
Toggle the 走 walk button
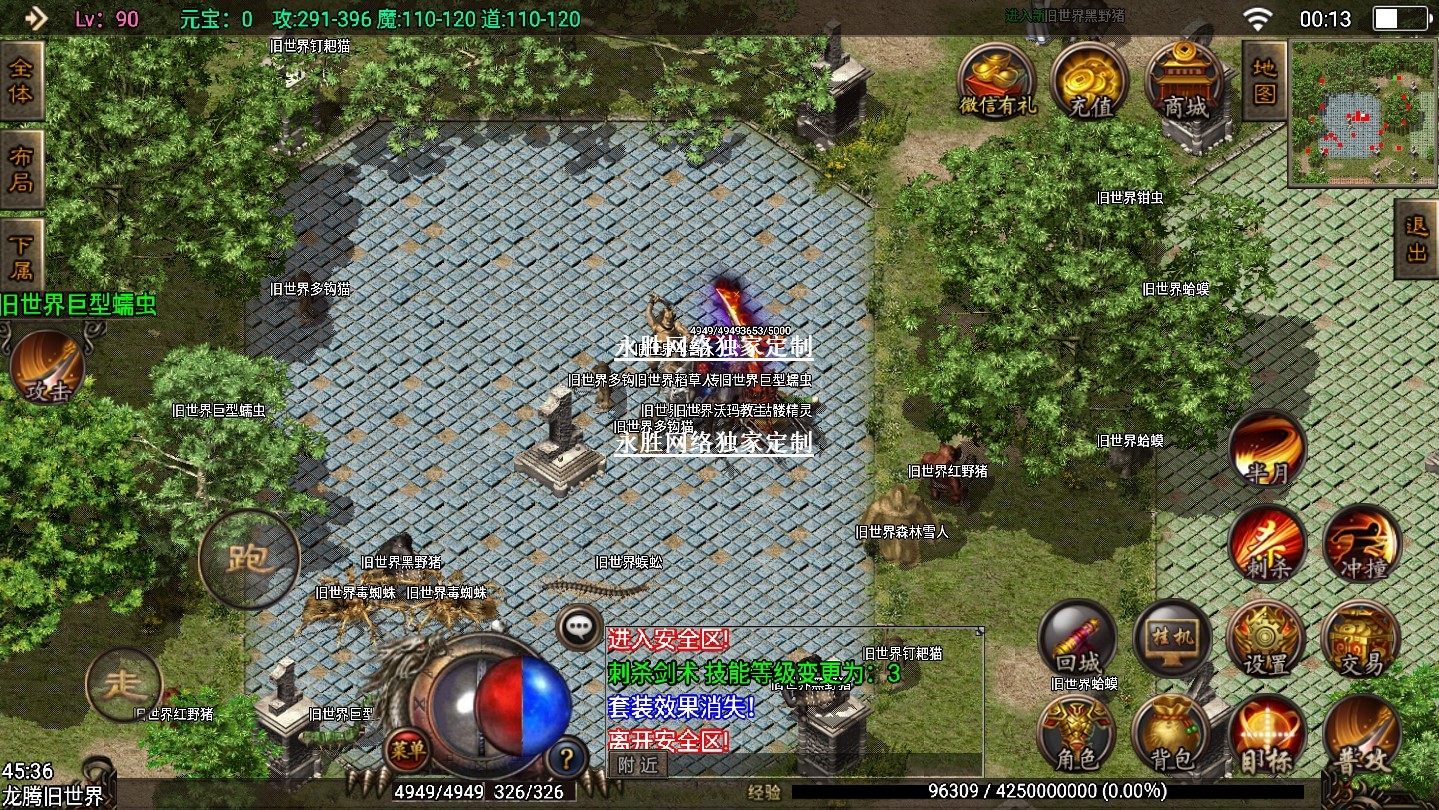click(x=124, y=684)
